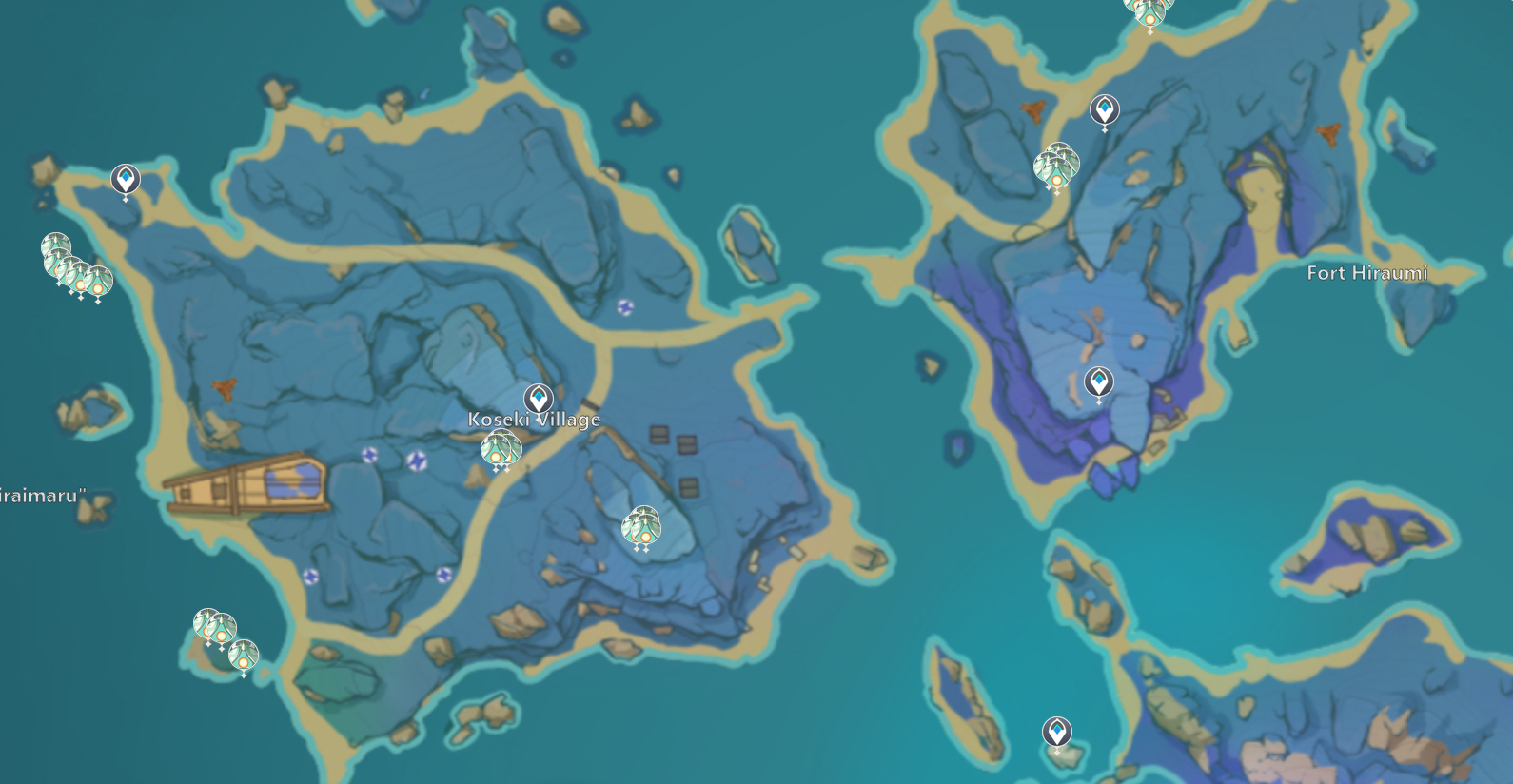Viewport: 1513px width, 784px height.
Task: Click the purple crystal marker near the eastern road
Action: pos(624,305)
